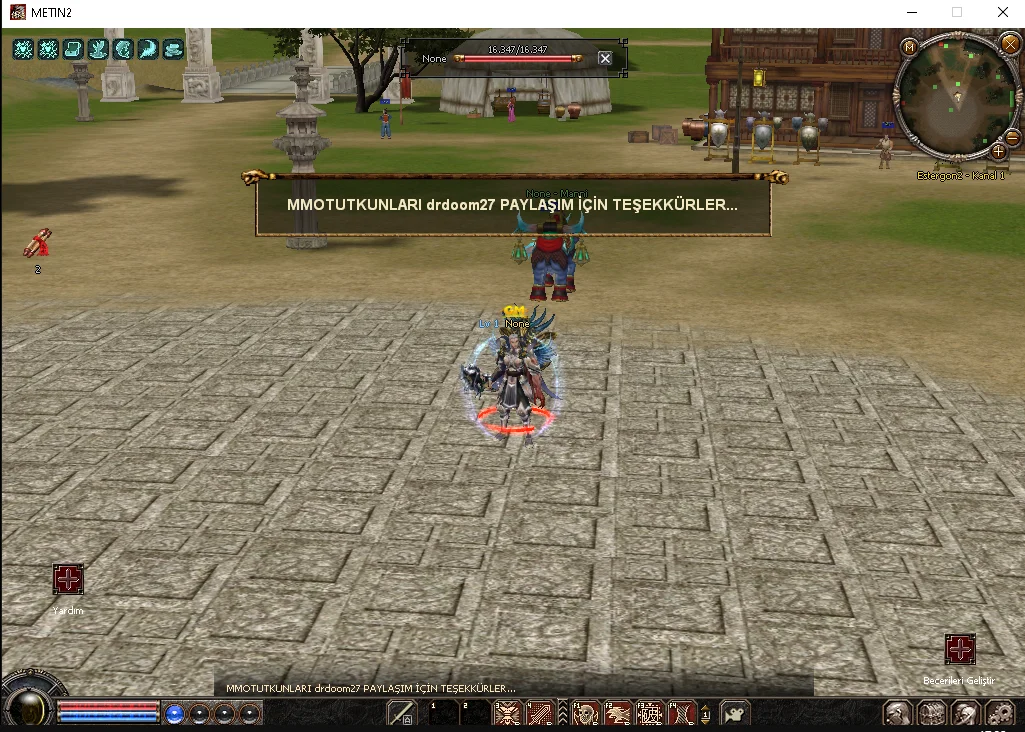
Task: Open the Becerileri Geliştir skill prompt
Action: [x=960, y=649]
